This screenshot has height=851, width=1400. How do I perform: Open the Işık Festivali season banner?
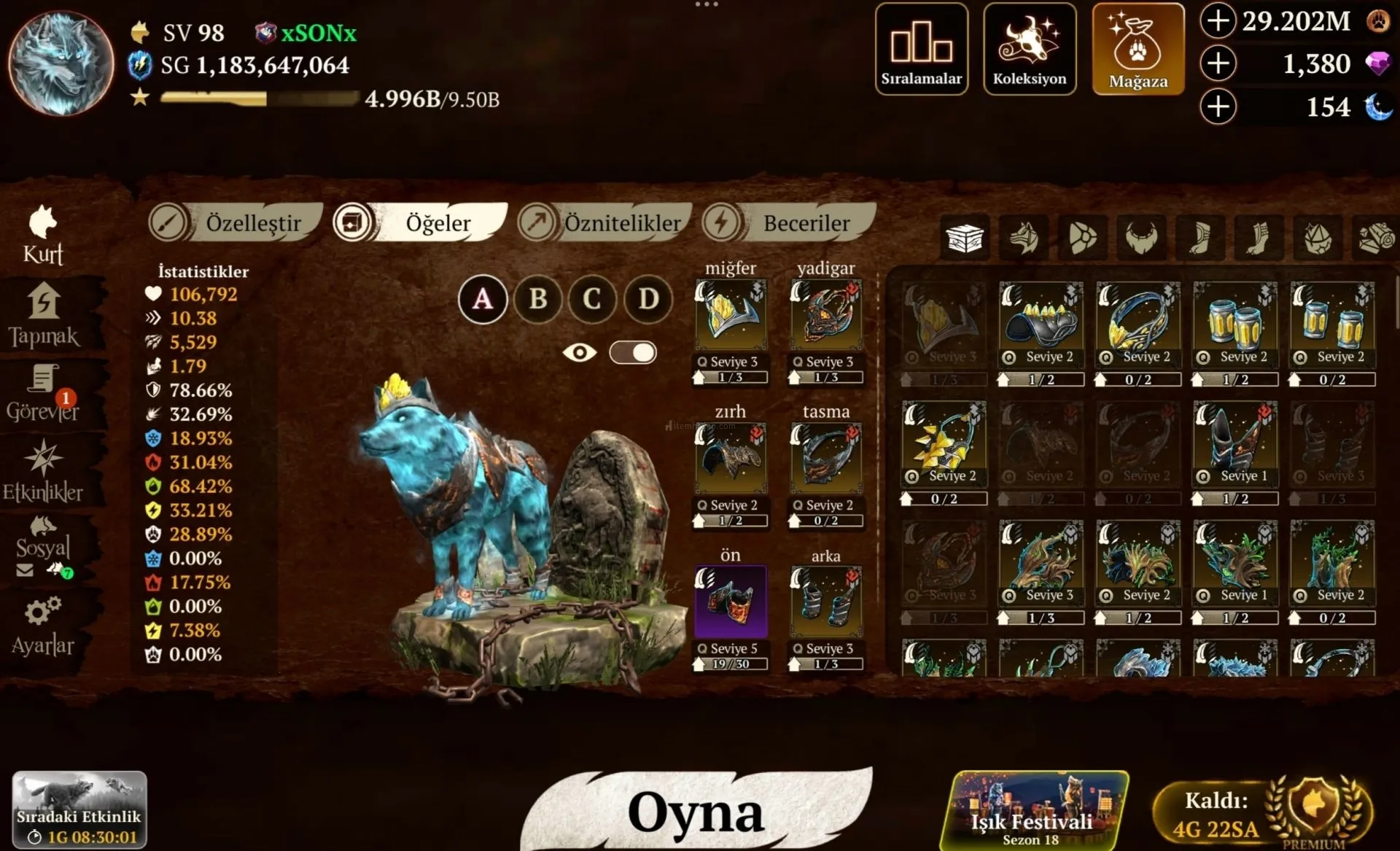[x=1032, y=810]
